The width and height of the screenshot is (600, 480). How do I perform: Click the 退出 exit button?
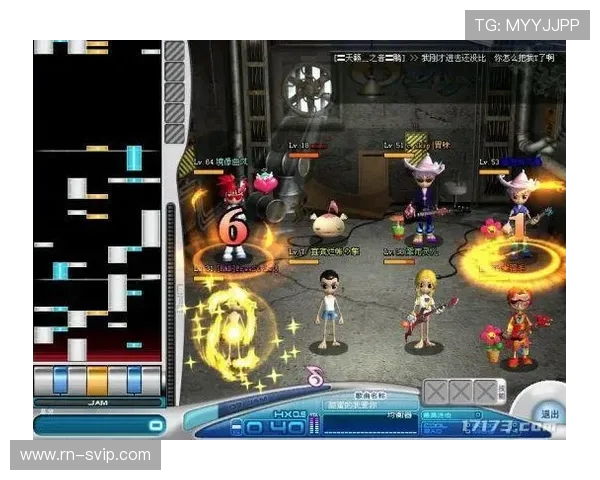tap(550, 413)
